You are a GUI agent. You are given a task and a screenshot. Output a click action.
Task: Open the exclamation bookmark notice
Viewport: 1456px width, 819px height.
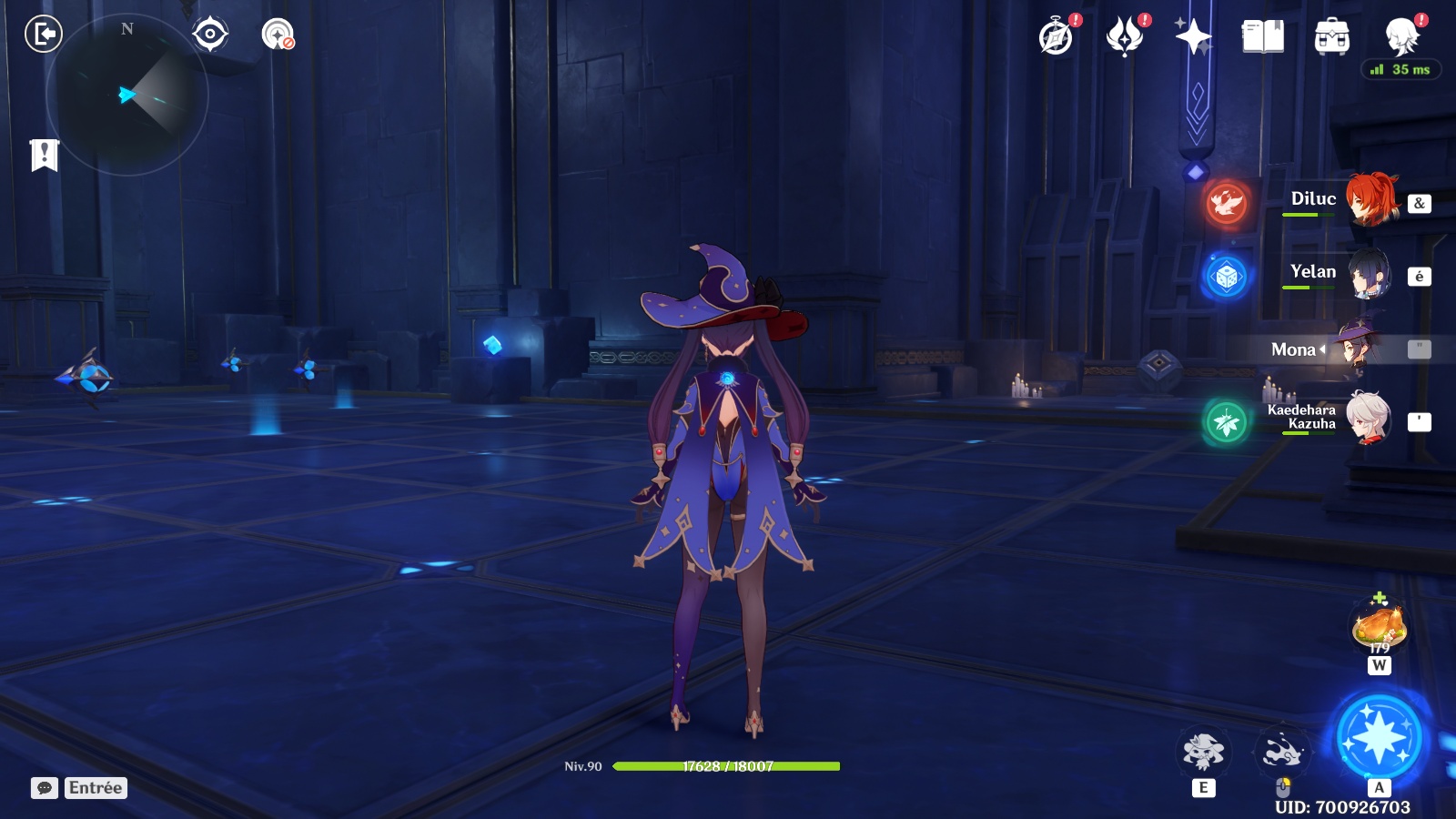44,156
